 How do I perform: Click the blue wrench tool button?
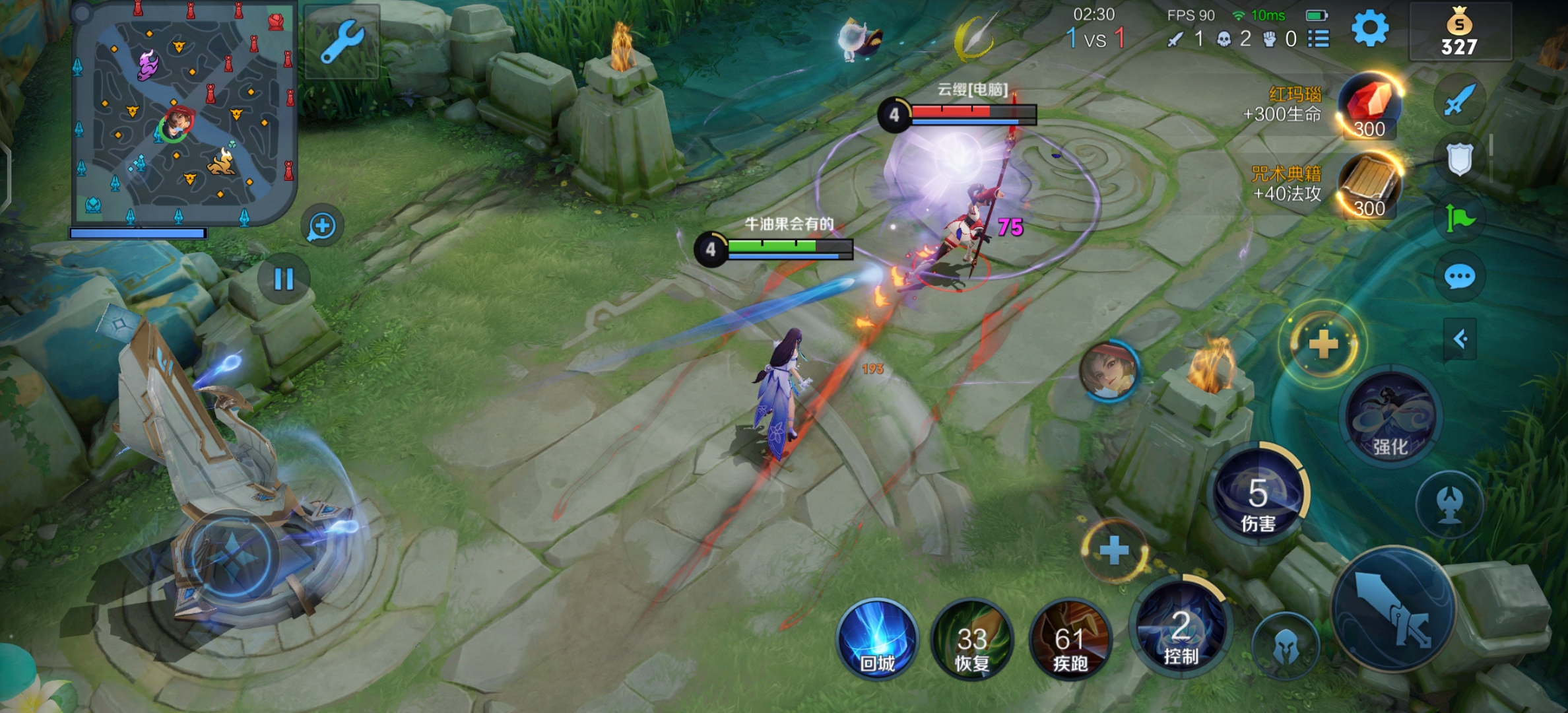pos(342,42)
